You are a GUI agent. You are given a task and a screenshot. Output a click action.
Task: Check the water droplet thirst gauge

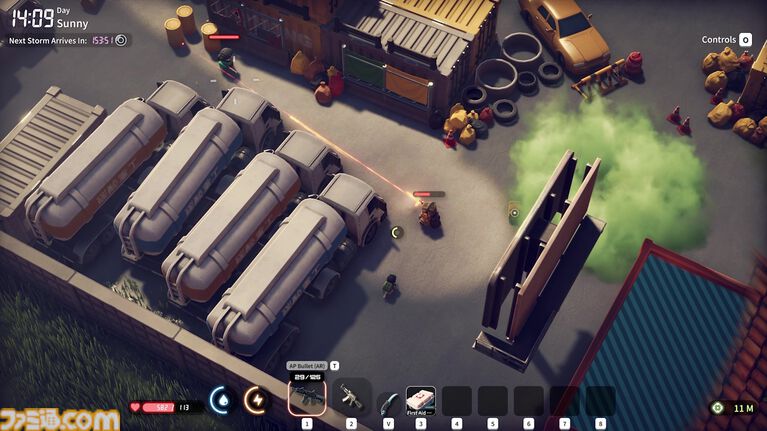[221, 399]
